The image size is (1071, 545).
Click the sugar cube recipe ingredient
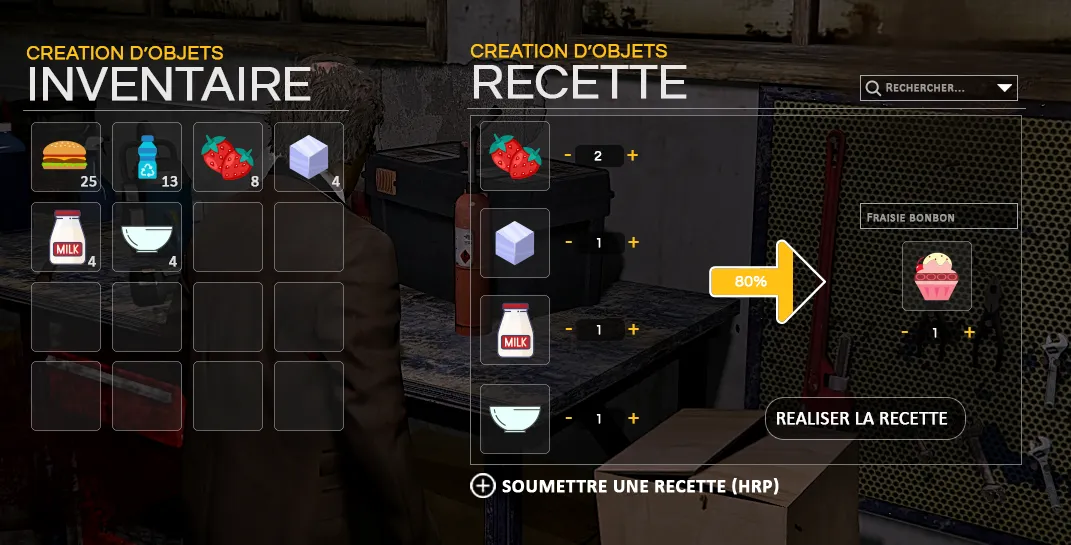coord(515,243)
